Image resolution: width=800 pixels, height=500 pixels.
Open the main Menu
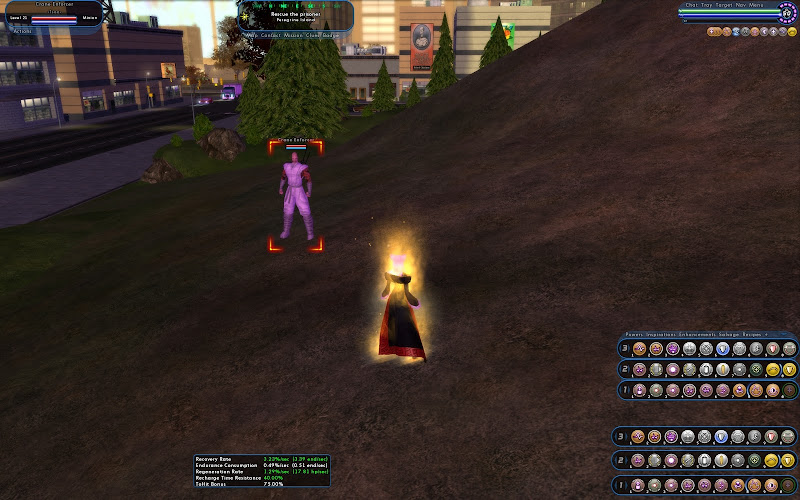(x=756, y=5)
